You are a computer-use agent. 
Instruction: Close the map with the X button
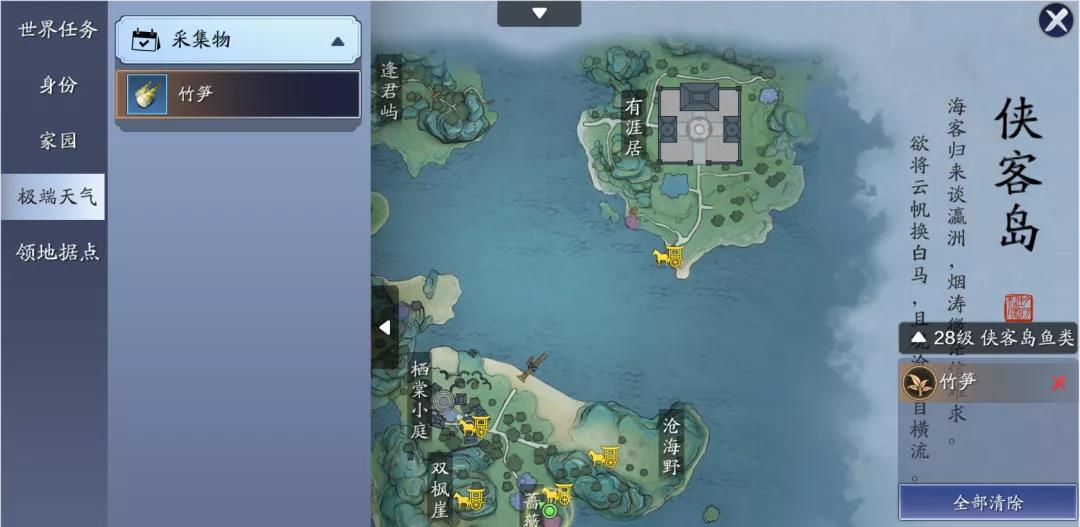pyautogui.click(x=1056, y=20)
